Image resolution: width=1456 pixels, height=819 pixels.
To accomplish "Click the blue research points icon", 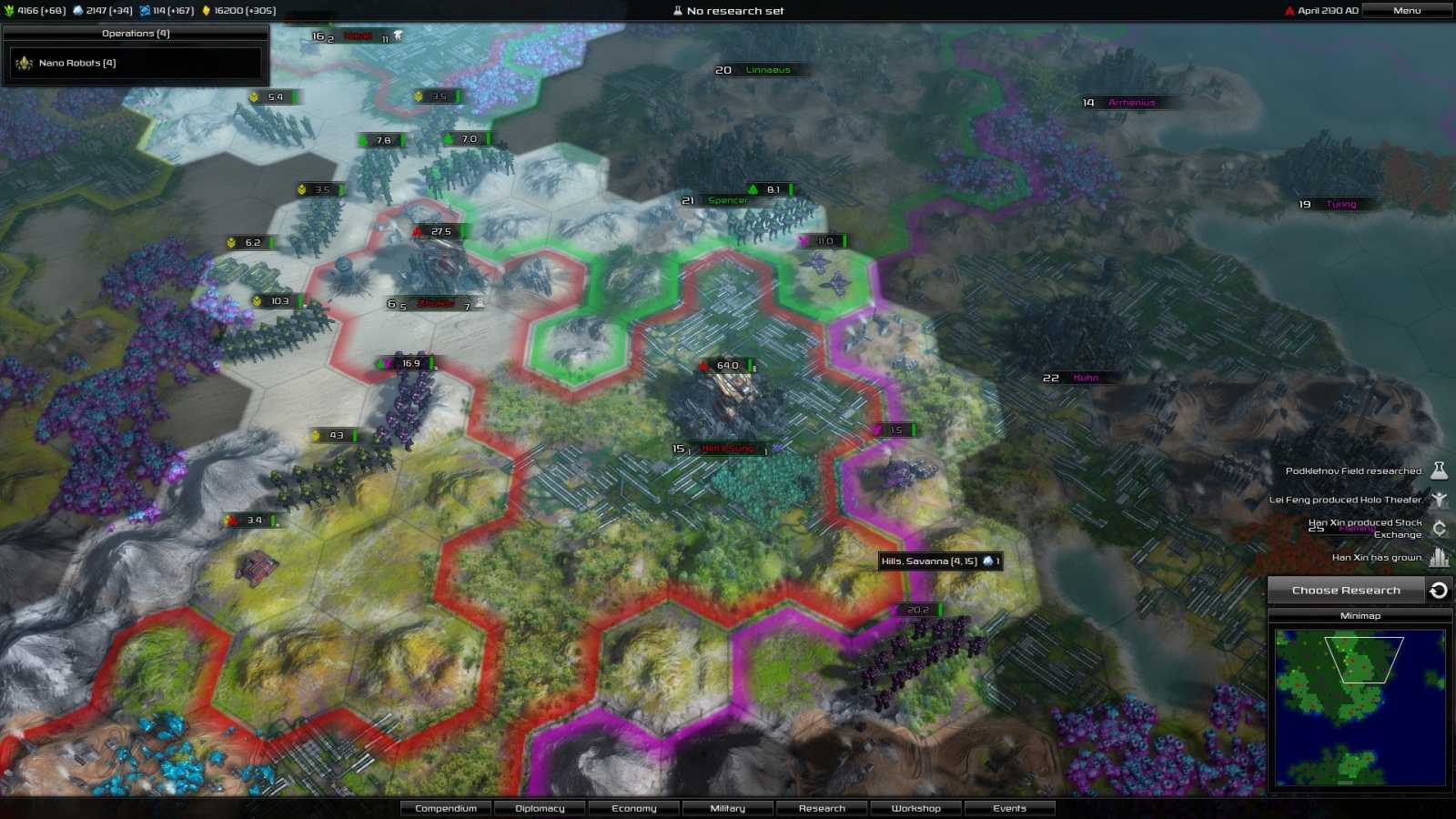I will (143, 10).
